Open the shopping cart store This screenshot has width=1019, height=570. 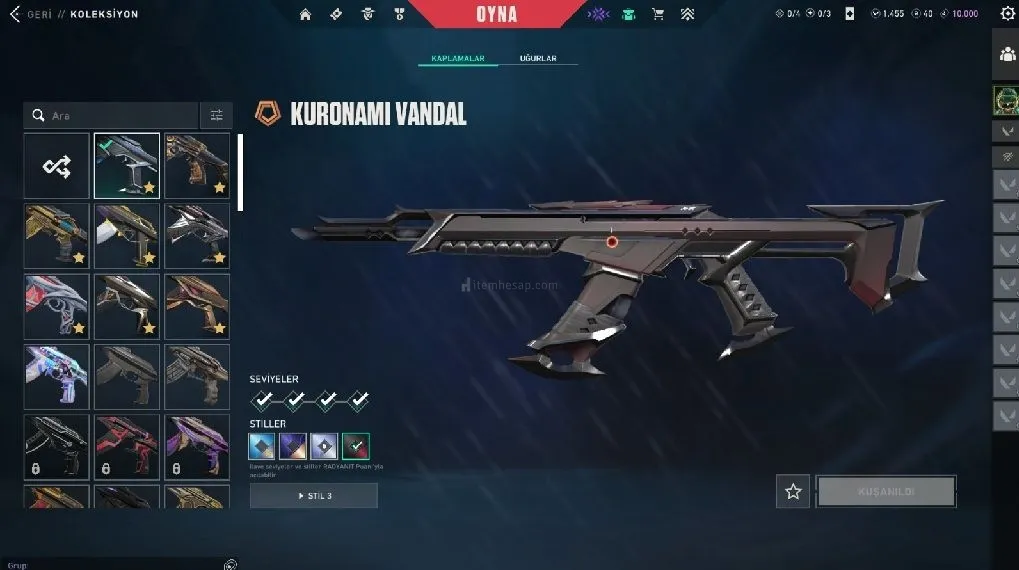[658, 14]
